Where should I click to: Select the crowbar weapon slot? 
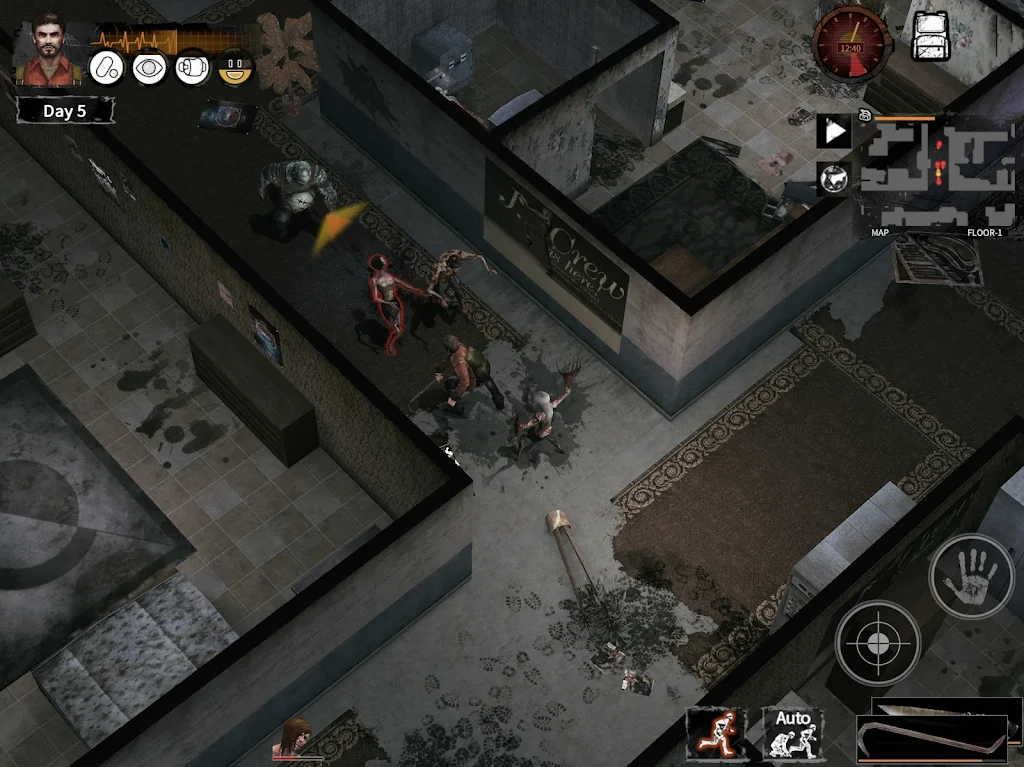(930, 741)
